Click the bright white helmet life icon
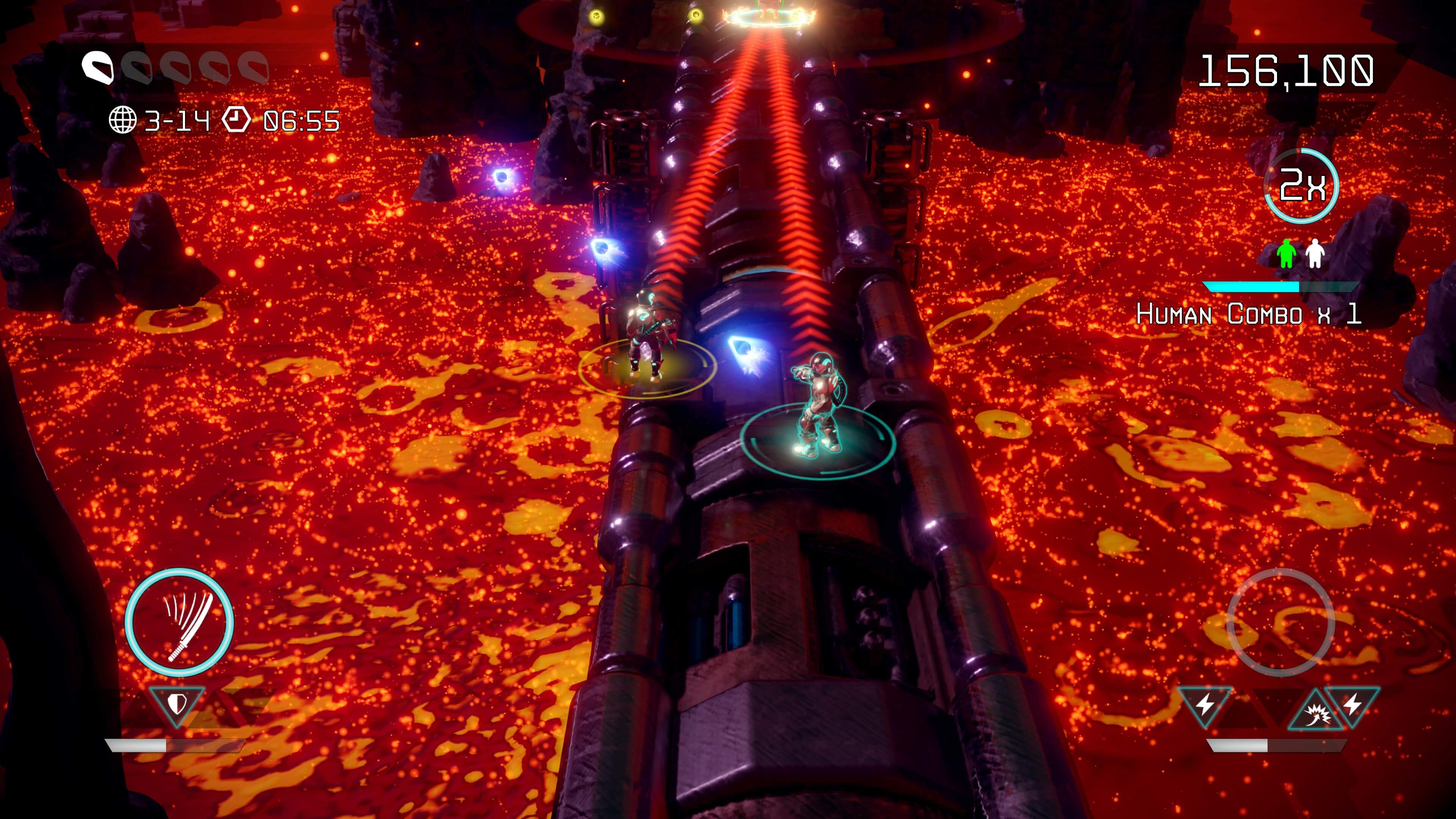Screen dimensions: 1456x819 [x=98, y=68]
